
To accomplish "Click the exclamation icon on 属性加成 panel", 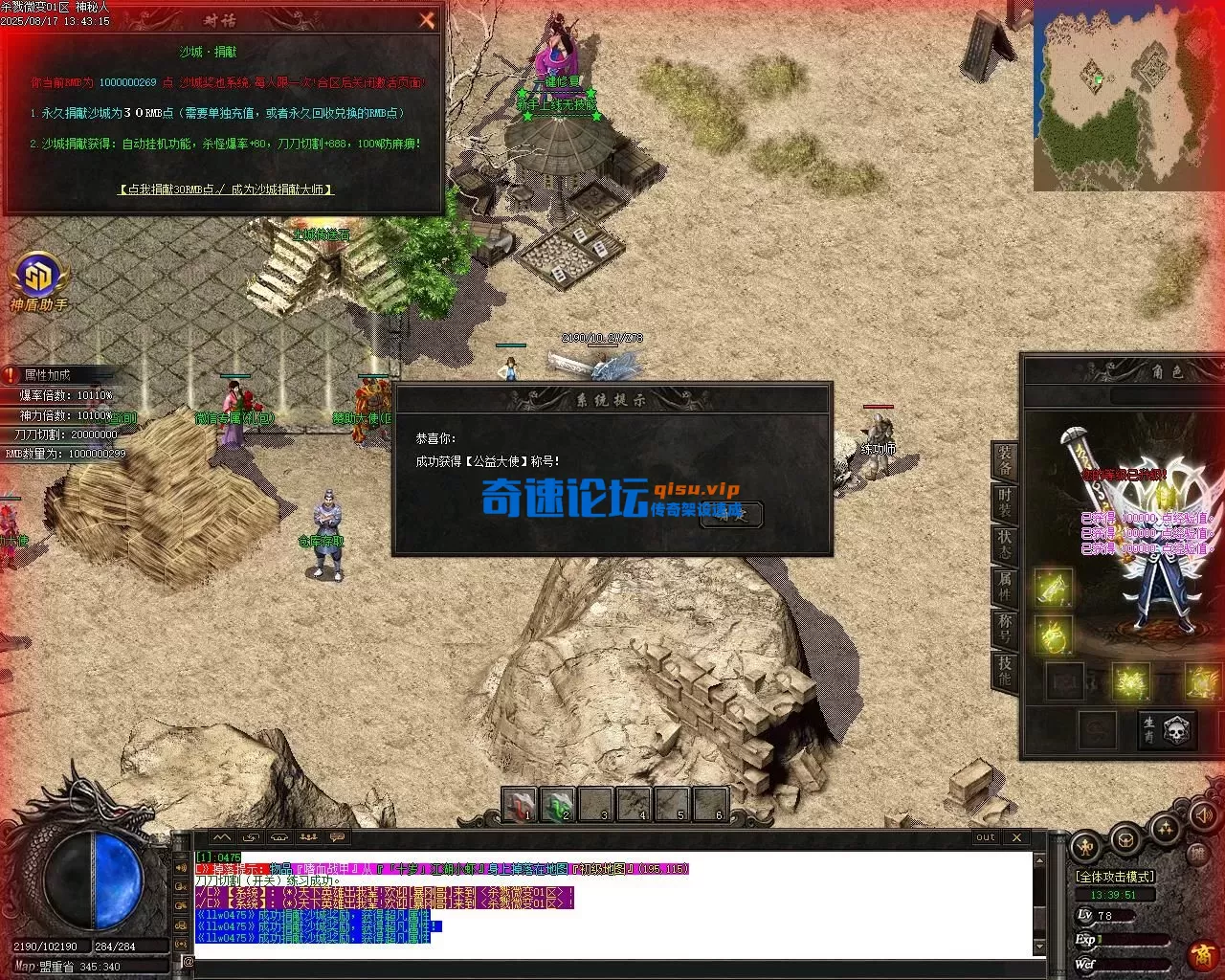I will pyautogui.click(x=10, y=375).
